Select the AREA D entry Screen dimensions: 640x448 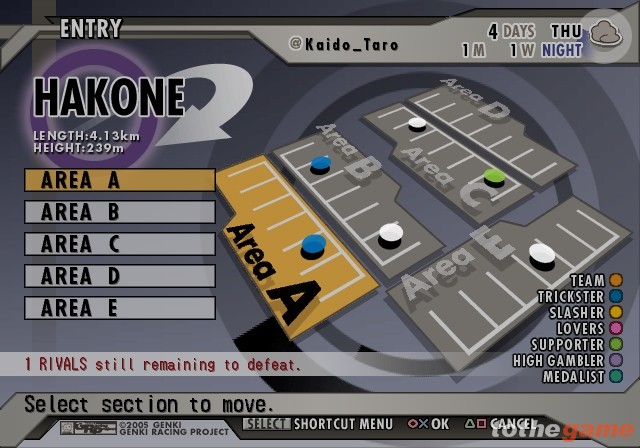(x=119, y=276)
